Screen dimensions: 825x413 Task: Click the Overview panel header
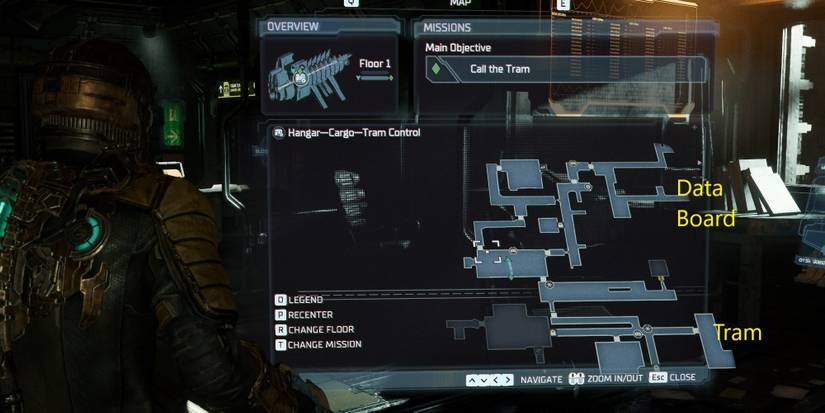point(294,27)
